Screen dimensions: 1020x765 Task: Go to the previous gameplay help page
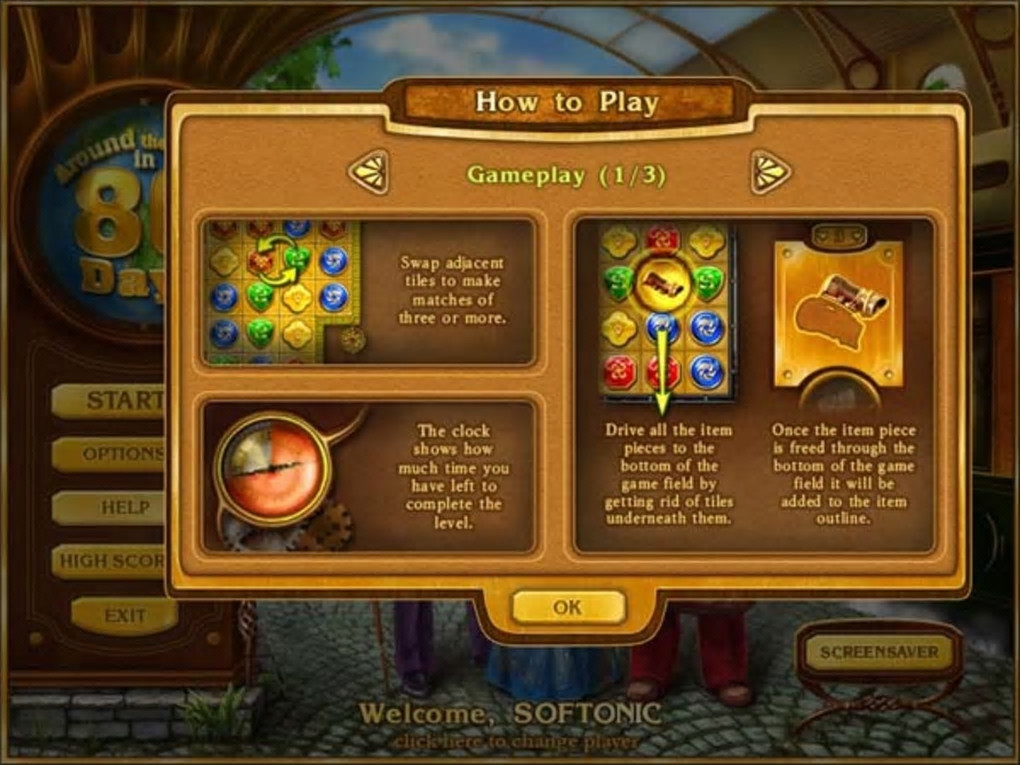(368, 172)
